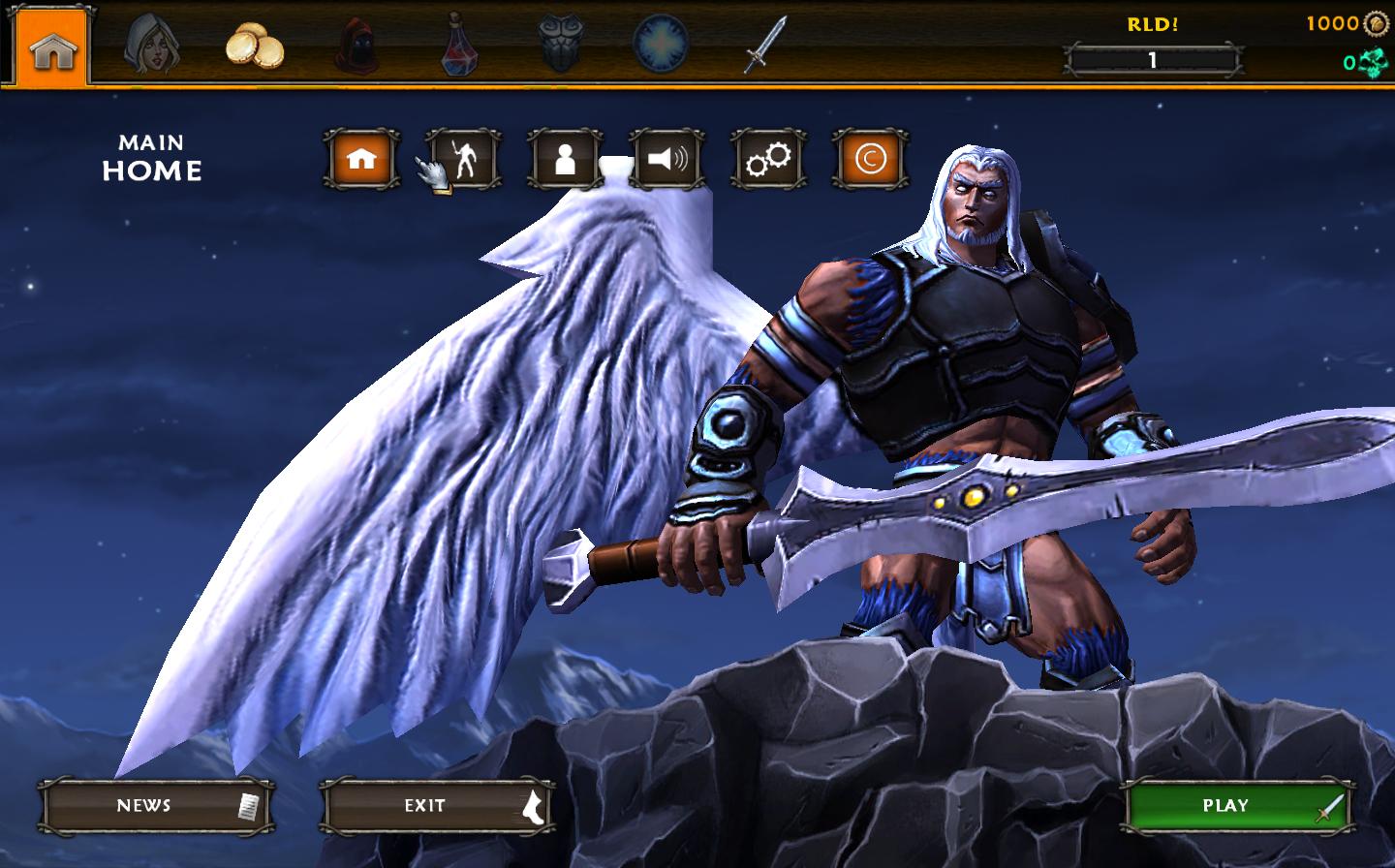1395x868 pixels.
Task: Exit the game
Action: coord(437,806)
